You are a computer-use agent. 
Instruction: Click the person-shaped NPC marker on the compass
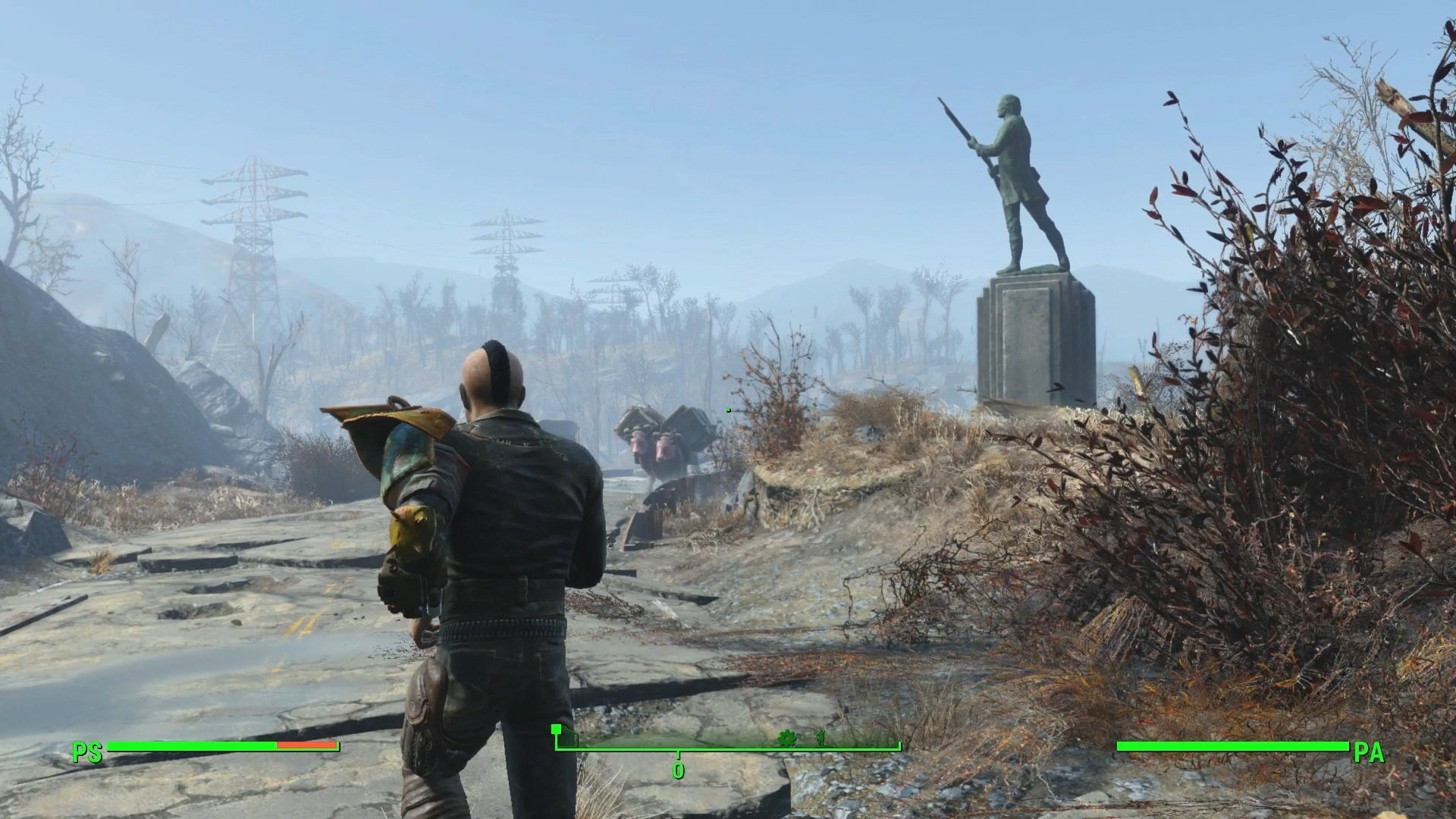(x=820, y=737)
